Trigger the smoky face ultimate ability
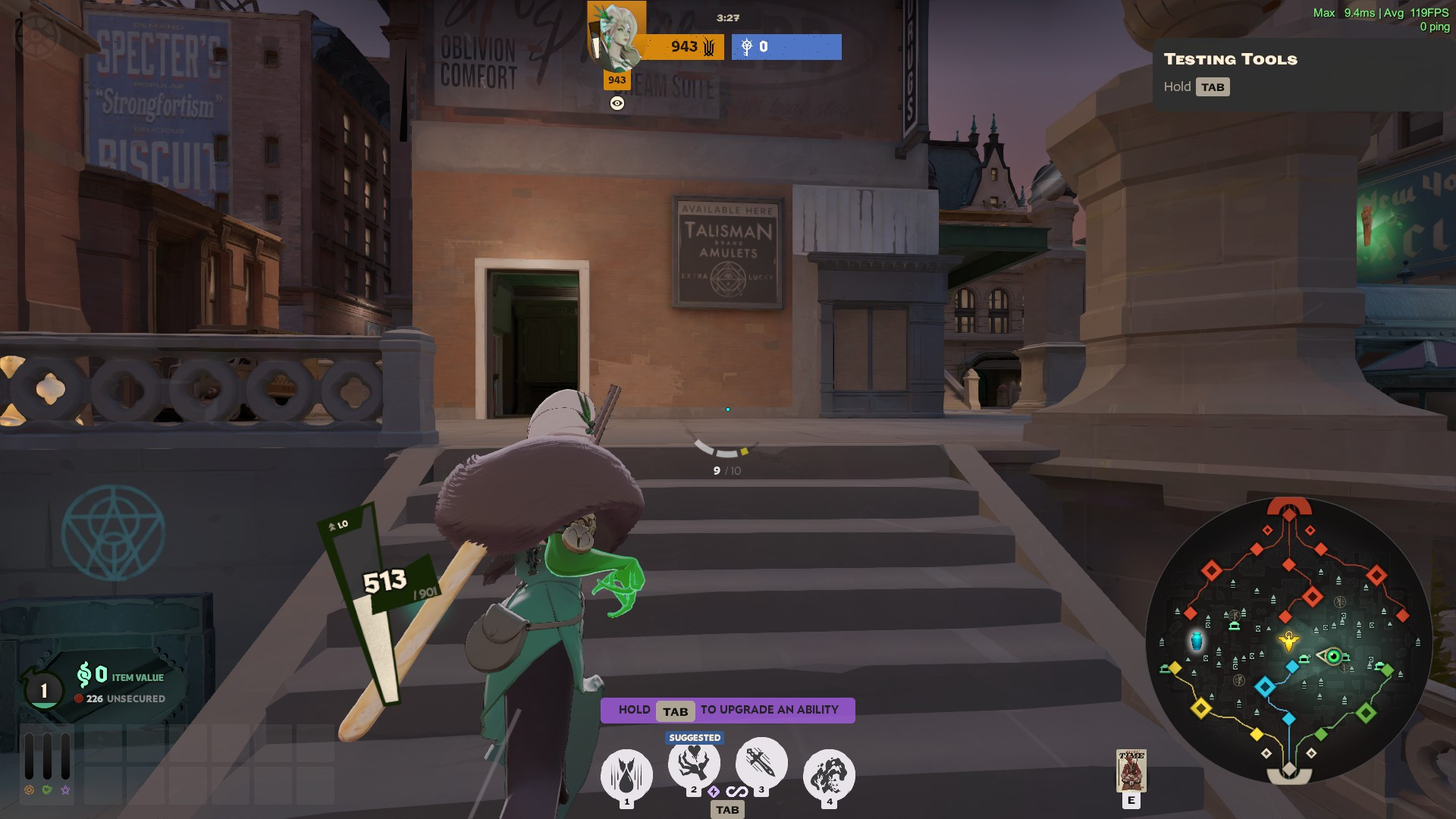This screenshot has width=1456, height=819. tap(829, 775)
